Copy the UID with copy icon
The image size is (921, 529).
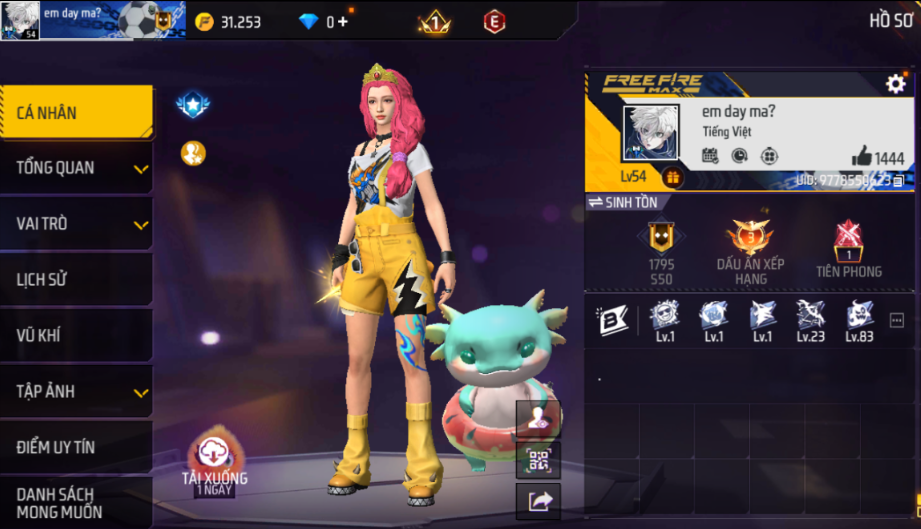point(898,181)
